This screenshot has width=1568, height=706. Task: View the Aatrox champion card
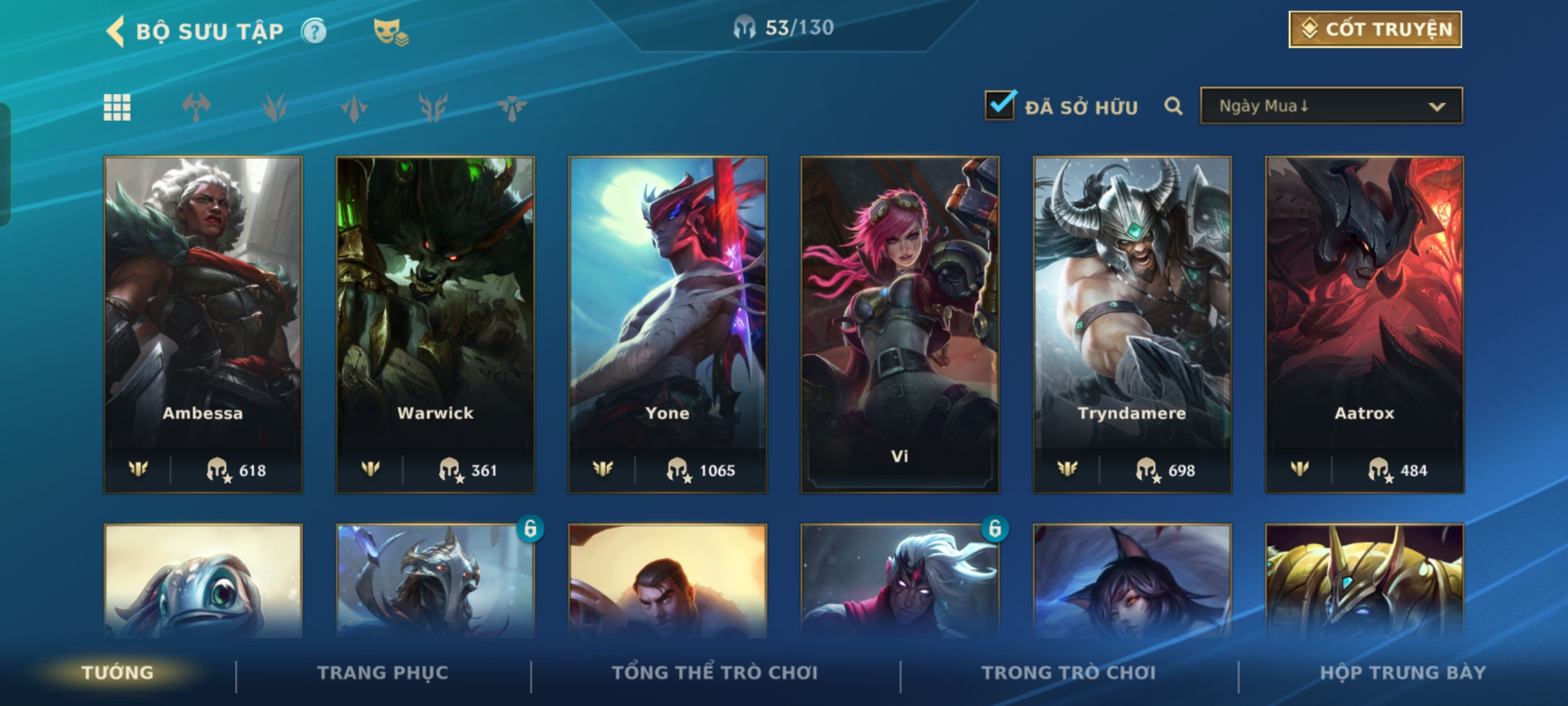[x=1364, y=324]
